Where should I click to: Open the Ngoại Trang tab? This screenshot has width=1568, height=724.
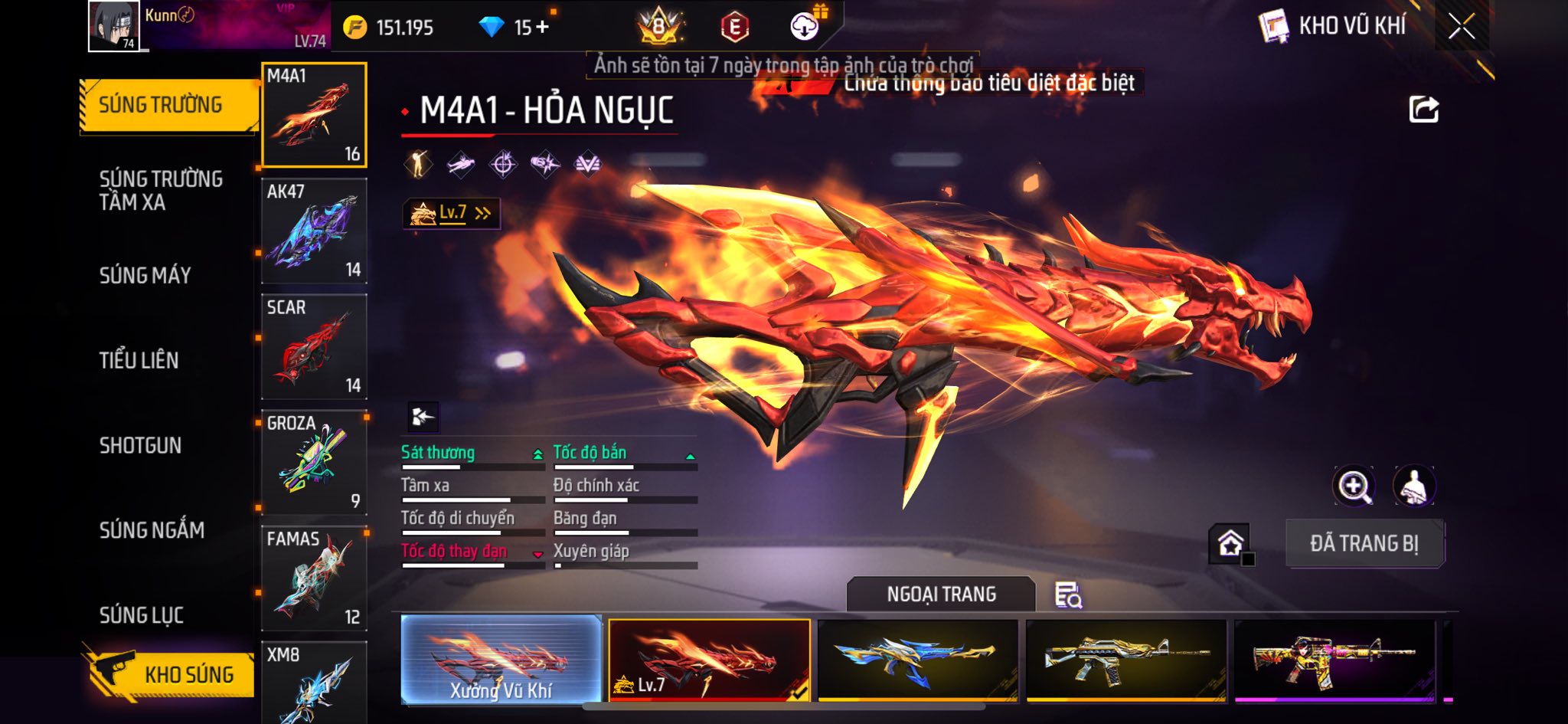coord(941,595)
